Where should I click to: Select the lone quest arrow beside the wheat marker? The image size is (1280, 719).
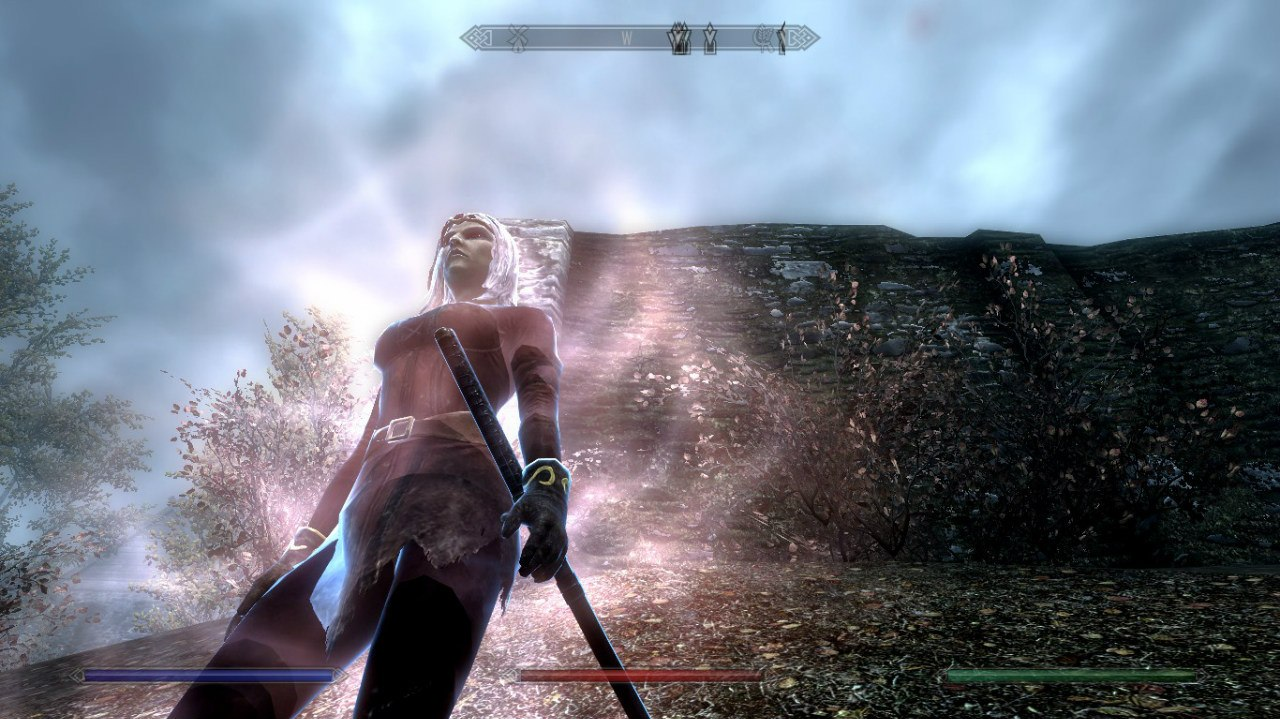click(781, 39)
